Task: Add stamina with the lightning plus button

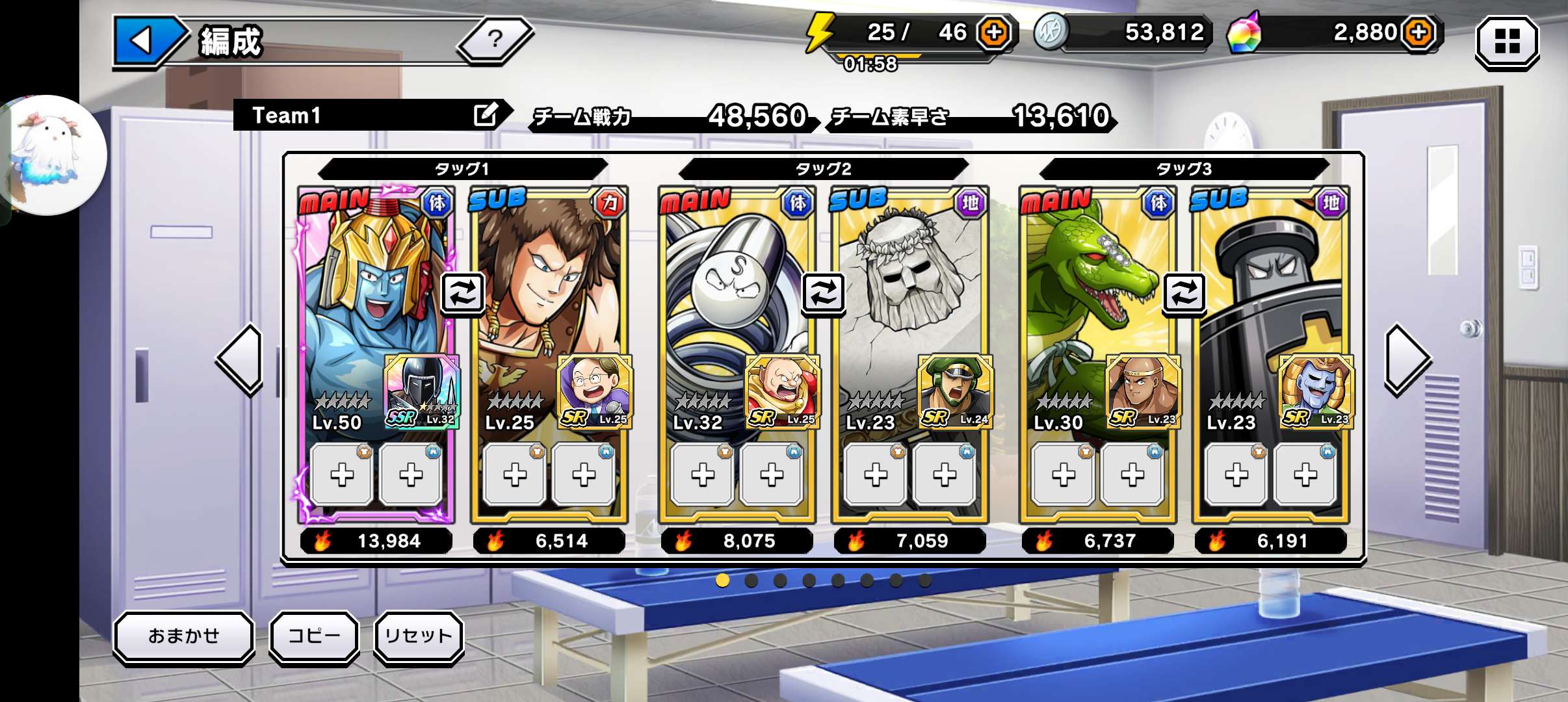Action: 994,32
